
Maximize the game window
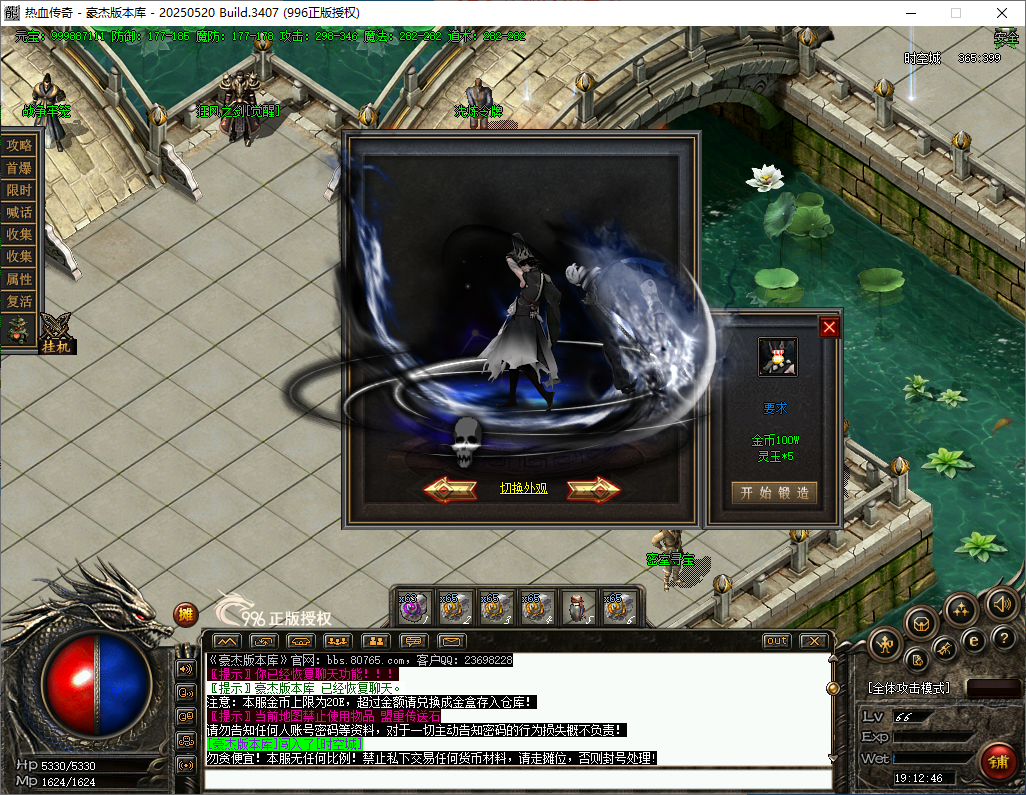click(955, 13)
